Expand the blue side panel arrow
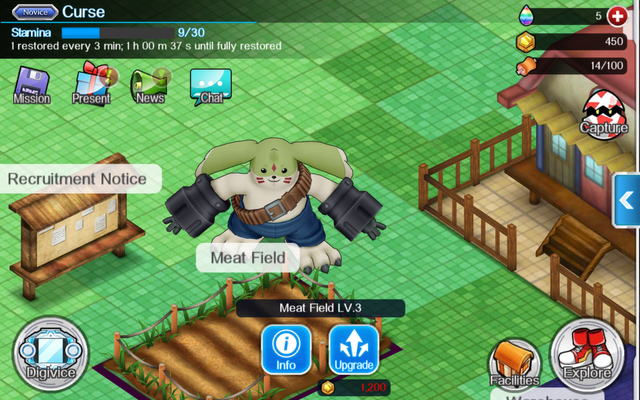The width and height of the screenshot is (640, 400). pos(627,200)
